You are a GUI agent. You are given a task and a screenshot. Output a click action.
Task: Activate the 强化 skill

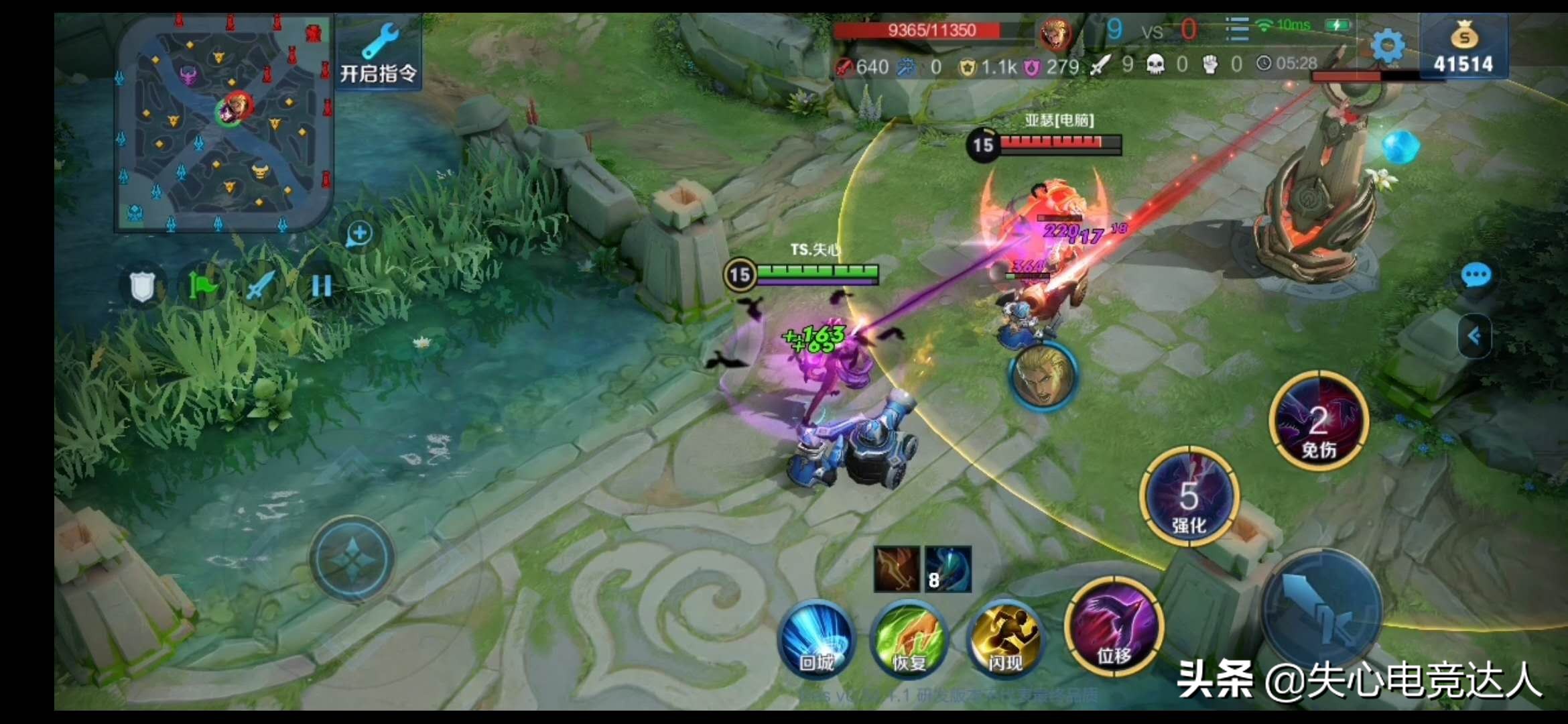tap(1189, 496)
